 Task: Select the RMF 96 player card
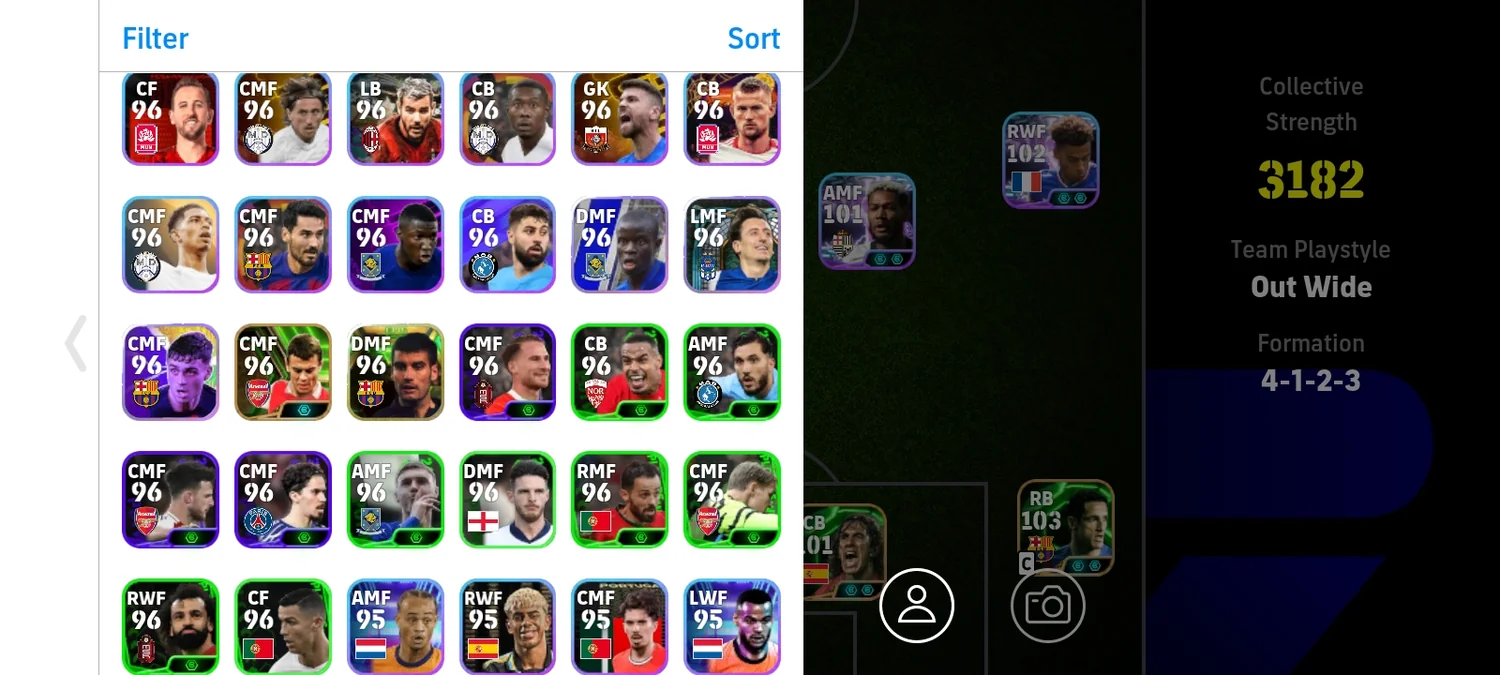point(619,499)
